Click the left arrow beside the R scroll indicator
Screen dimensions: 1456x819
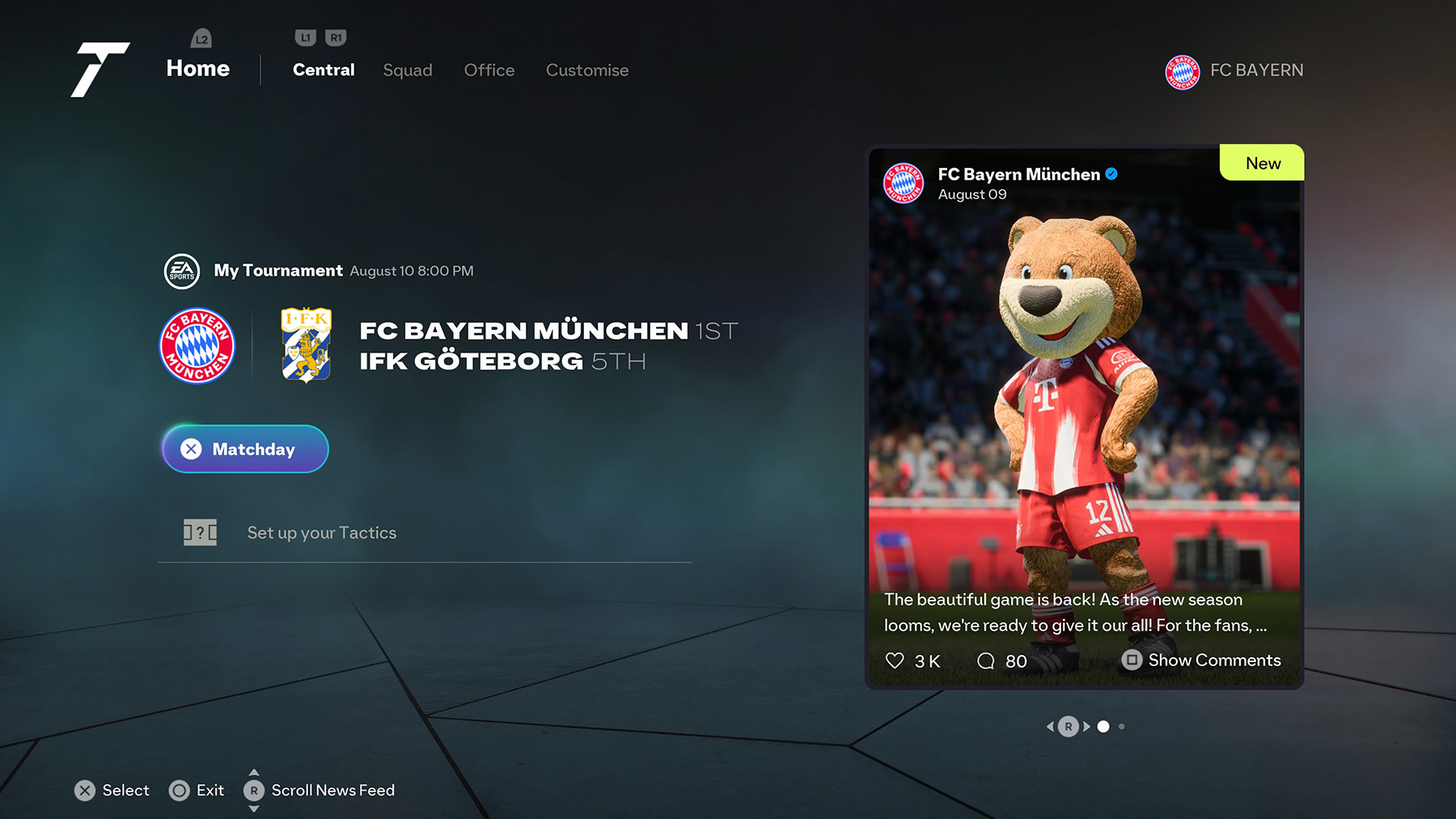(1050, 727)
